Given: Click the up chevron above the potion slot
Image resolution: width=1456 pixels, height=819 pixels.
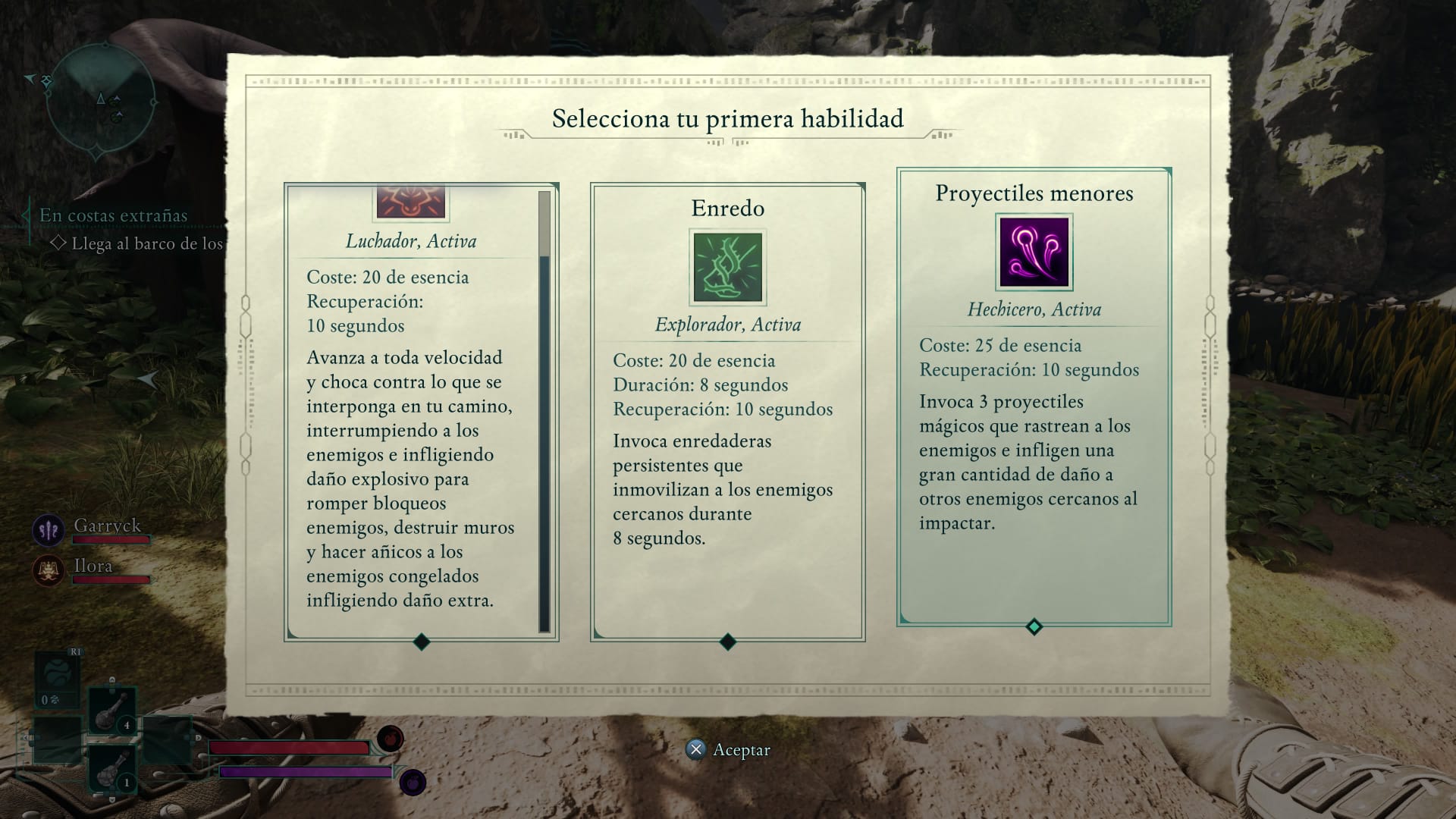Looking at the screenshot, I should pos(111,679).
